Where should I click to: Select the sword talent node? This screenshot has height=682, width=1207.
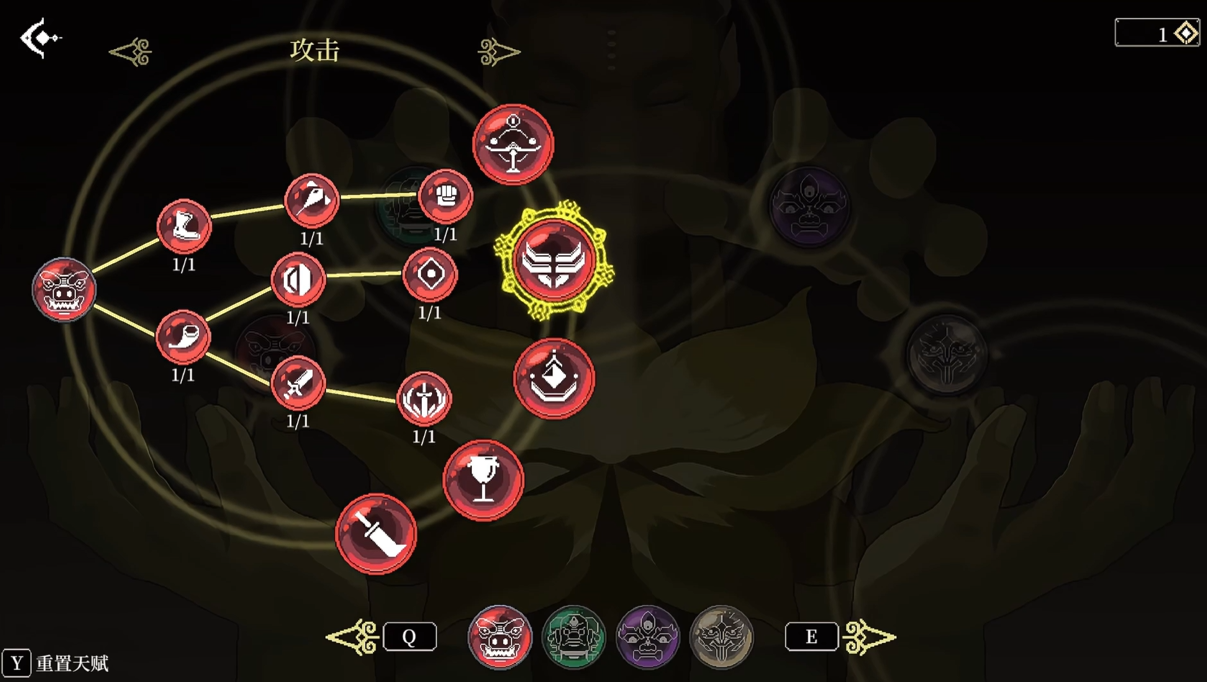coord(298,383)
